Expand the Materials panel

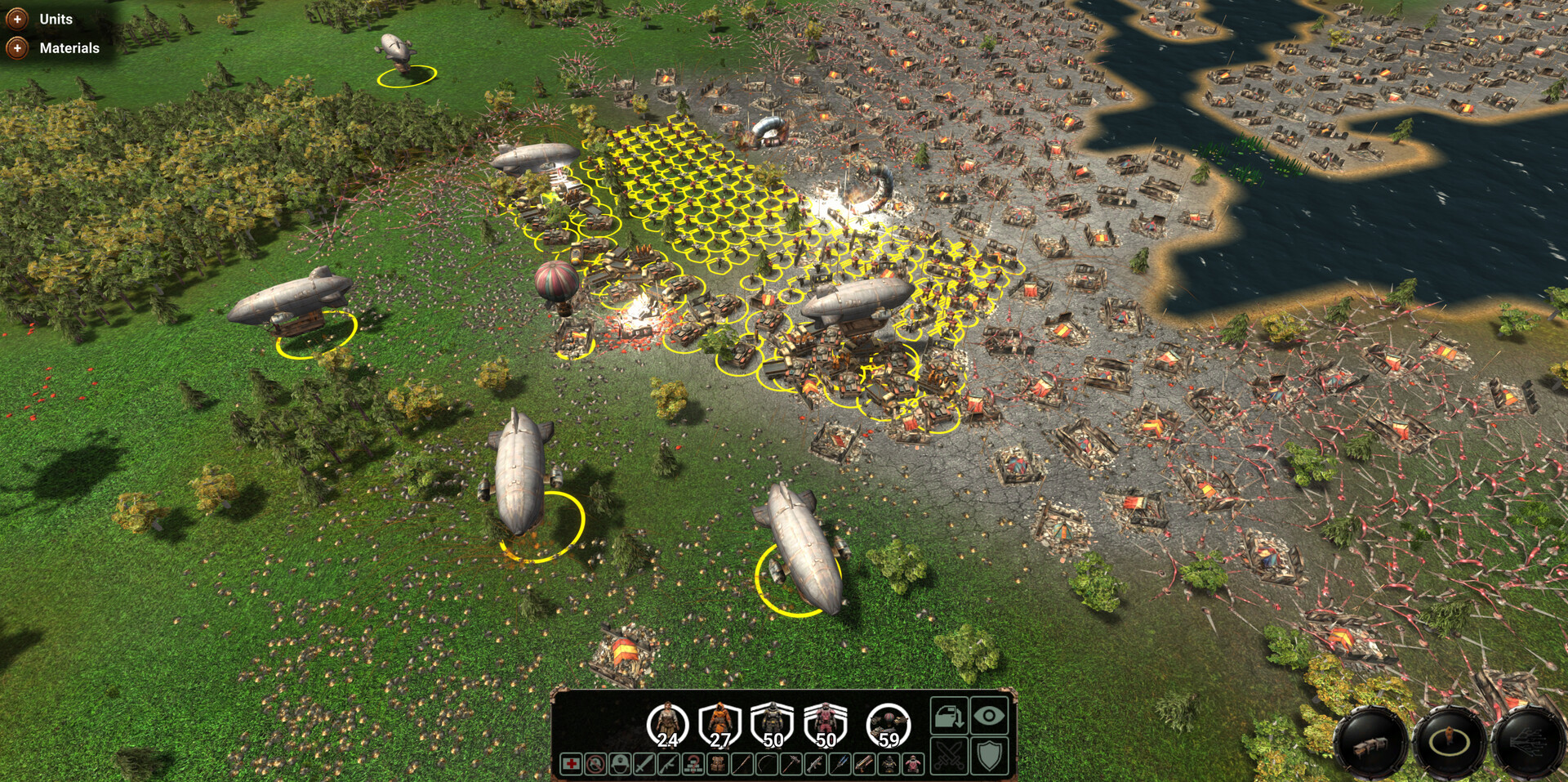[17, 48]
